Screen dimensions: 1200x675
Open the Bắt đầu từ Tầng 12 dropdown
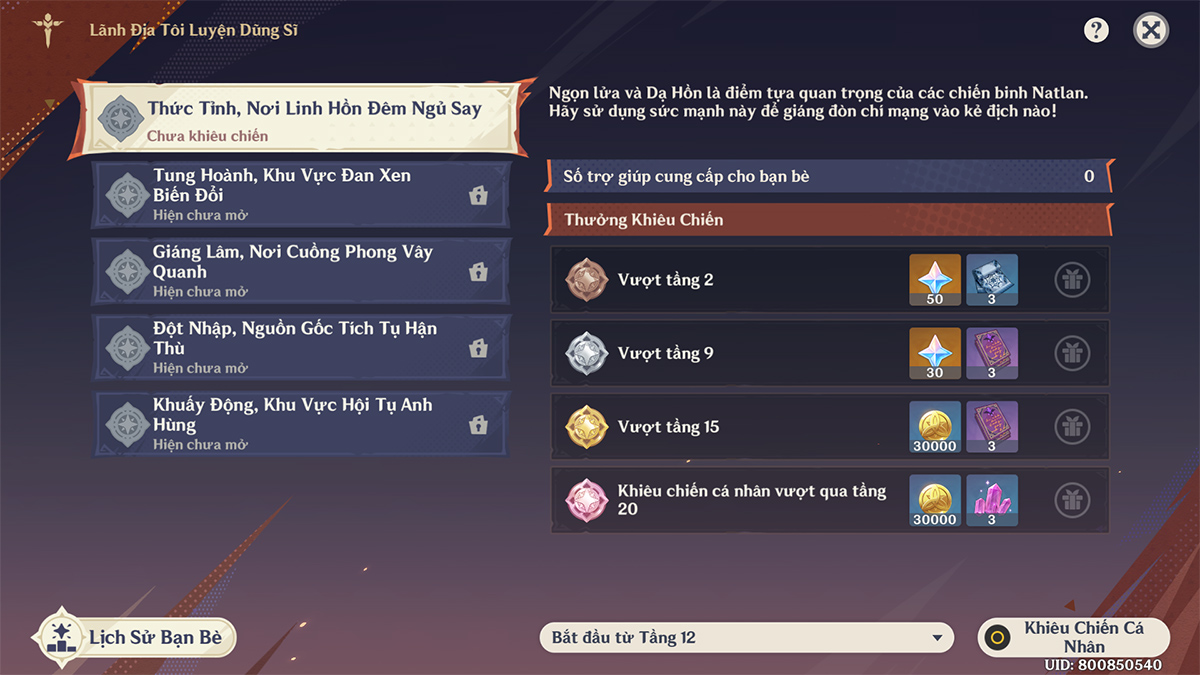[747, 637]
